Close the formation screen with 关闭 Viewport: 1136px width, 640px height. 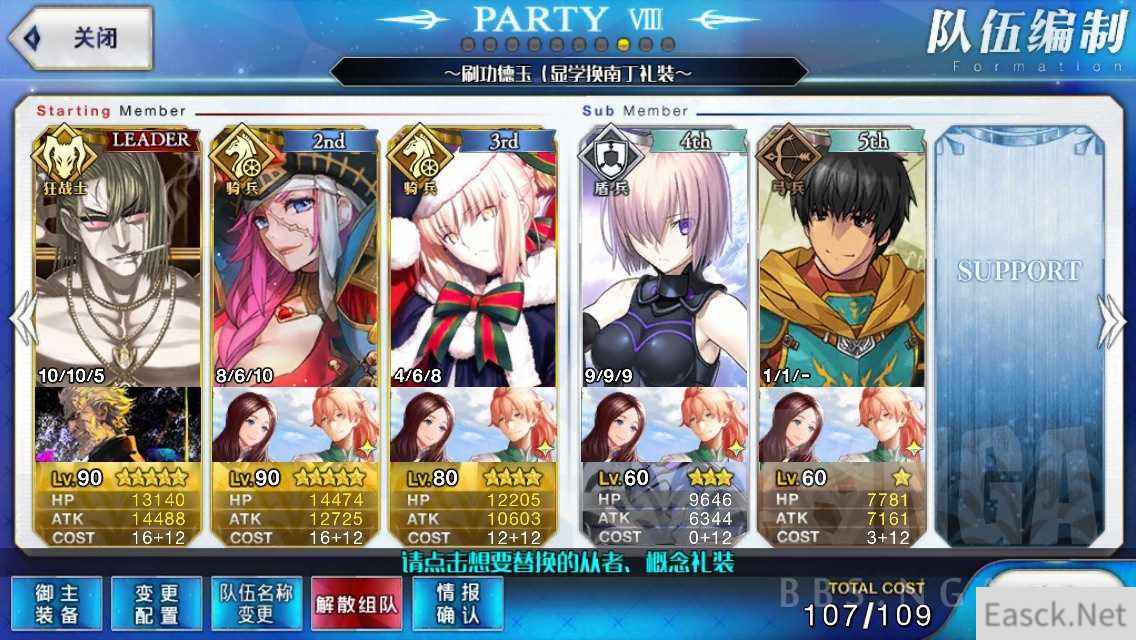[x=80, y=38]
